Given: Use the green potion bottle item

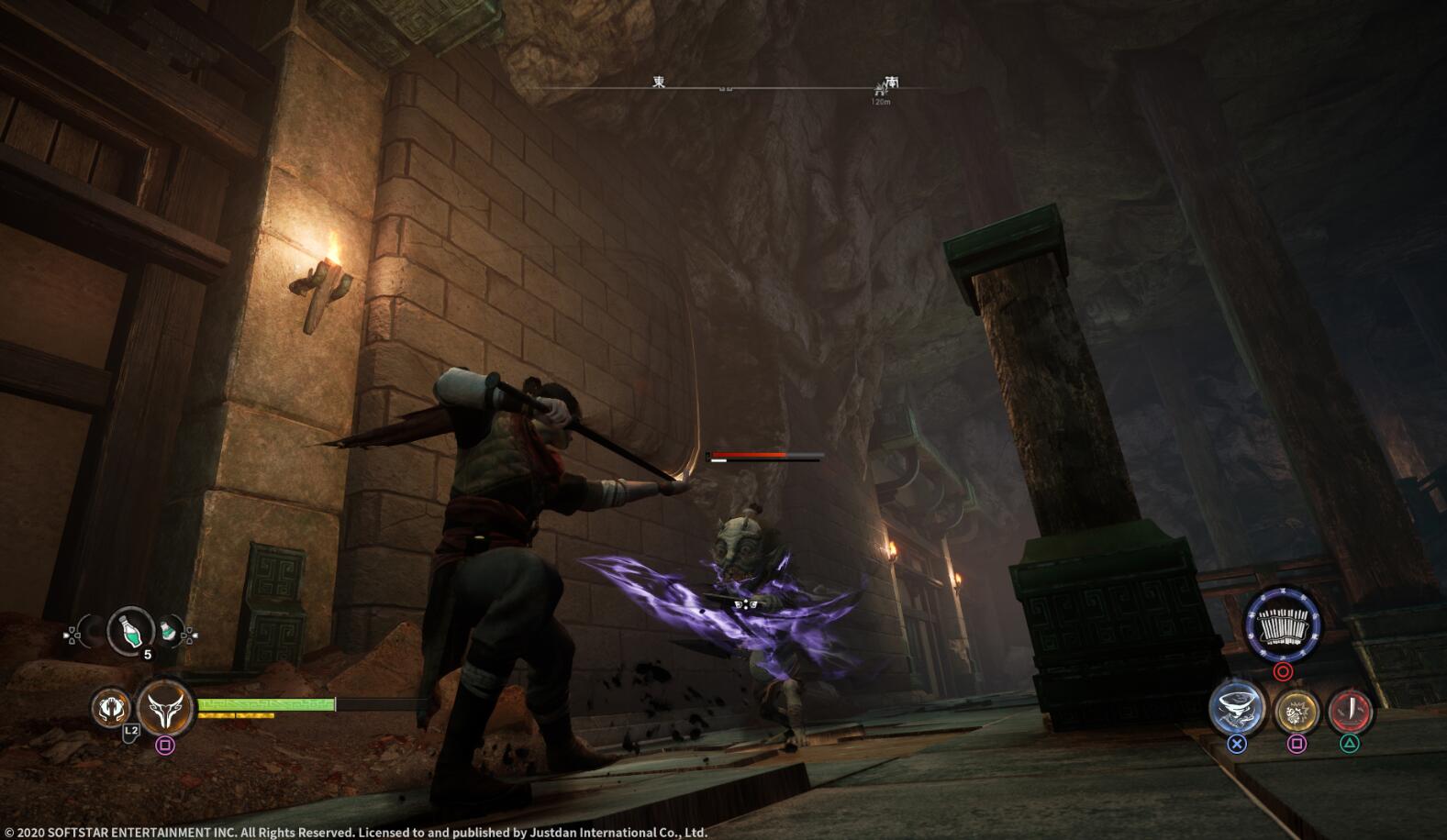Looking at the screenshot, I should pos(130,629).
